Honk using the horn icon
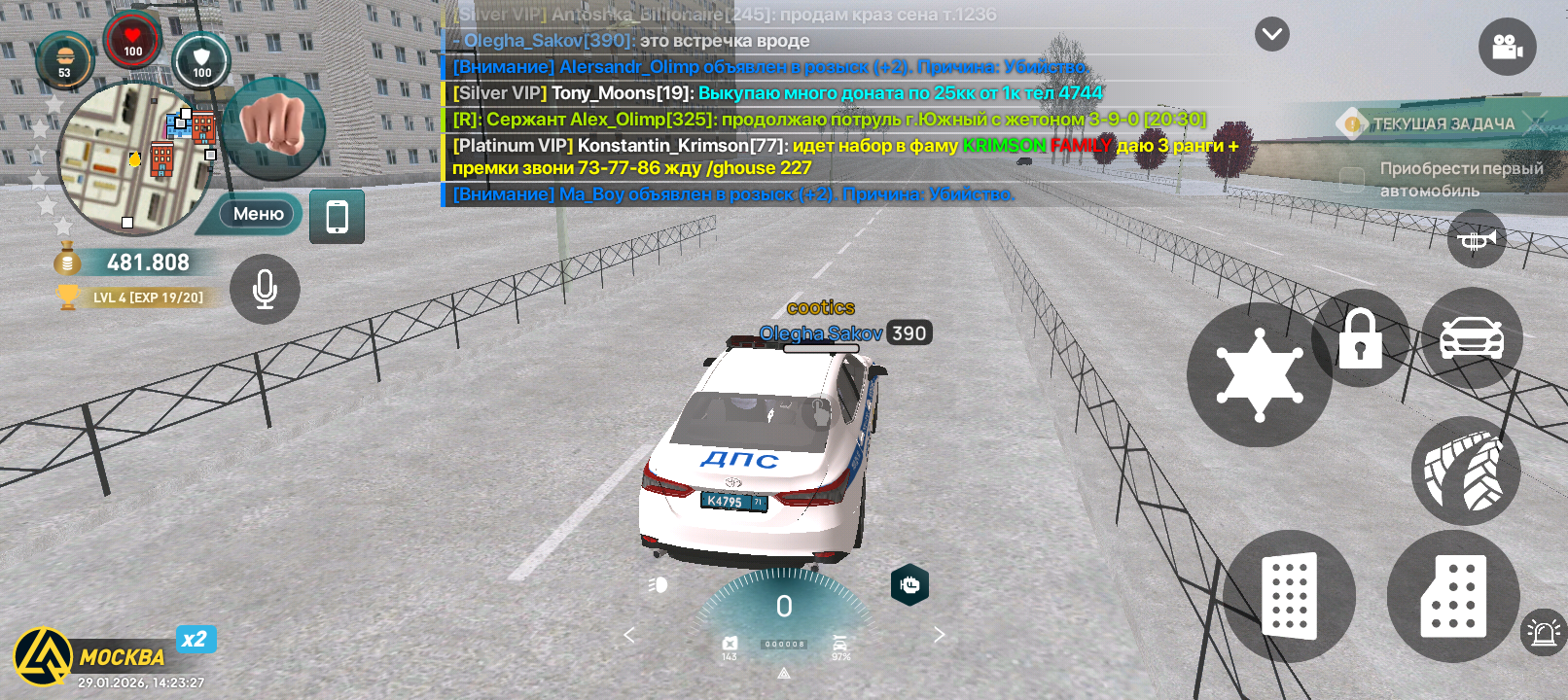The image size is (1568, 700). pos(1476,239)
